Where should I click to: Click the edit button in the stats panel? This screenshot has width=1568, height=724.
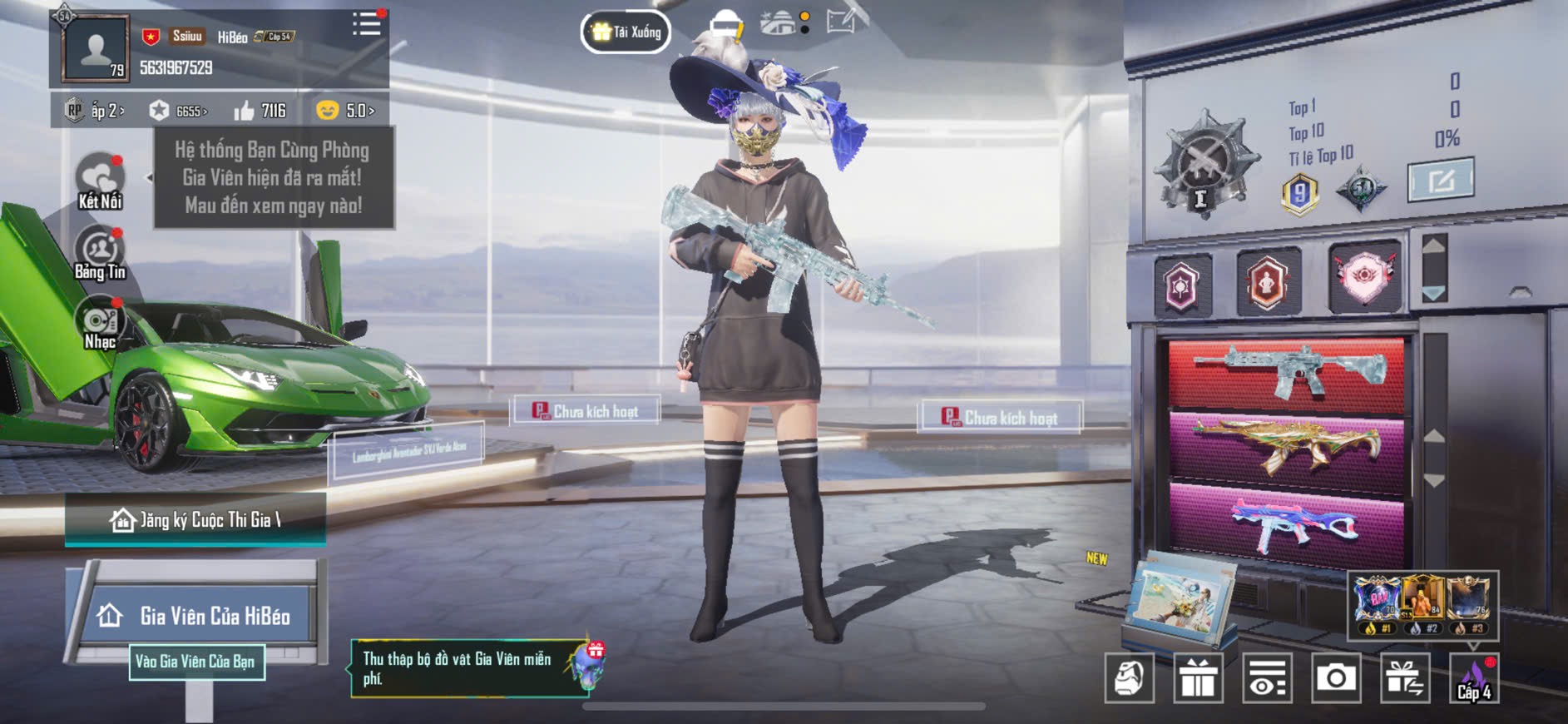pos(1441,179)
